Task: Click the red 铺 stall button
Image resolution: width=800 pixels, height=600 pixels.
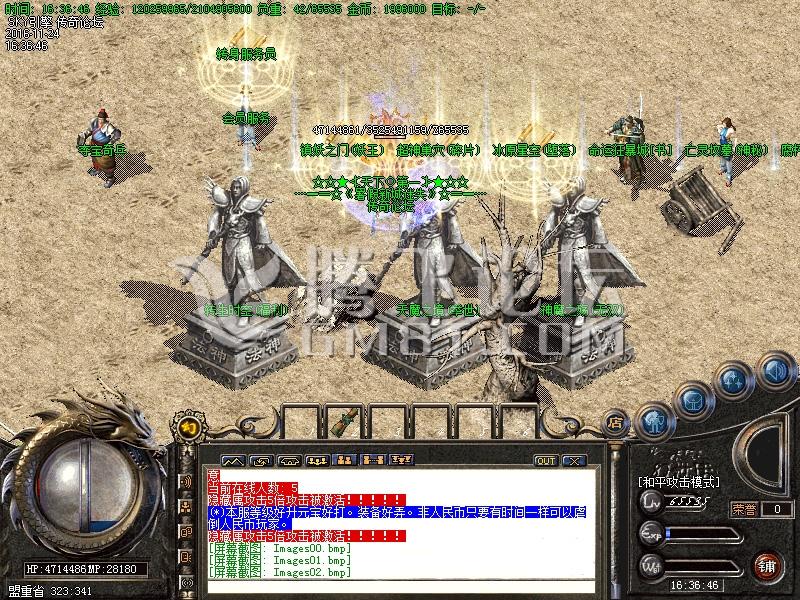Action: (765, 565)
